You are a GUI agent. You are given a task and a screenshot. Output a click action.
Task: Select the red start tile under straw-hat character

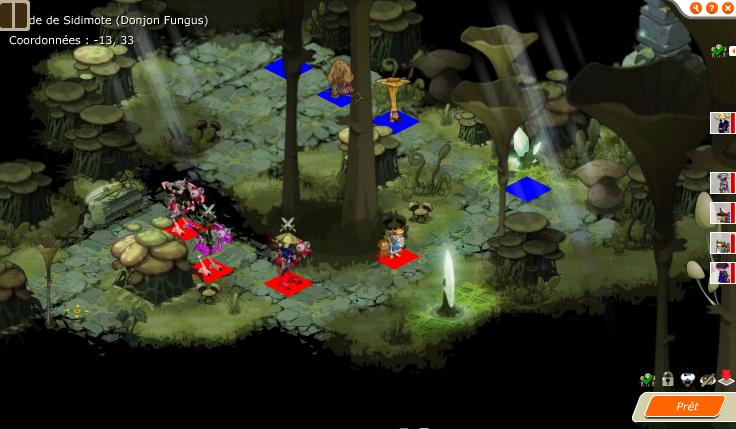[x=286, y=285]
